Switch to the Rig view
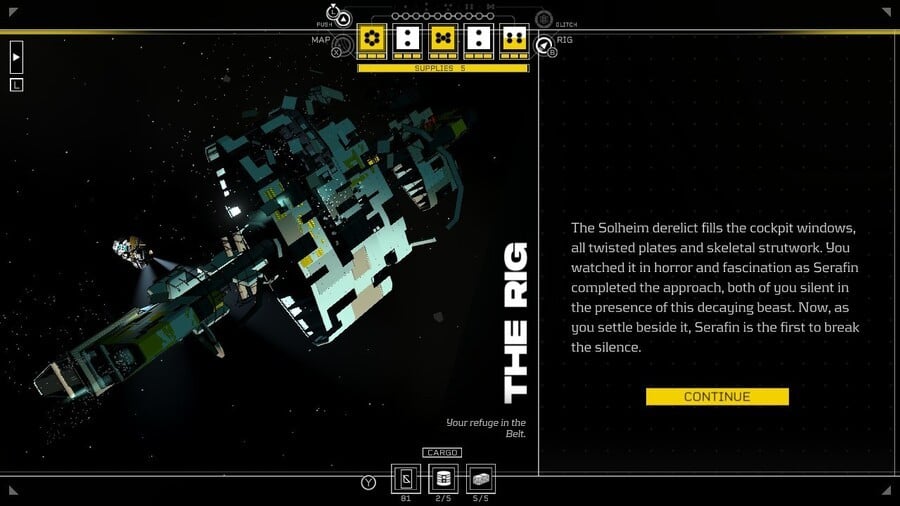This screenshot has width=900, height=506. (x=544, y=45)
